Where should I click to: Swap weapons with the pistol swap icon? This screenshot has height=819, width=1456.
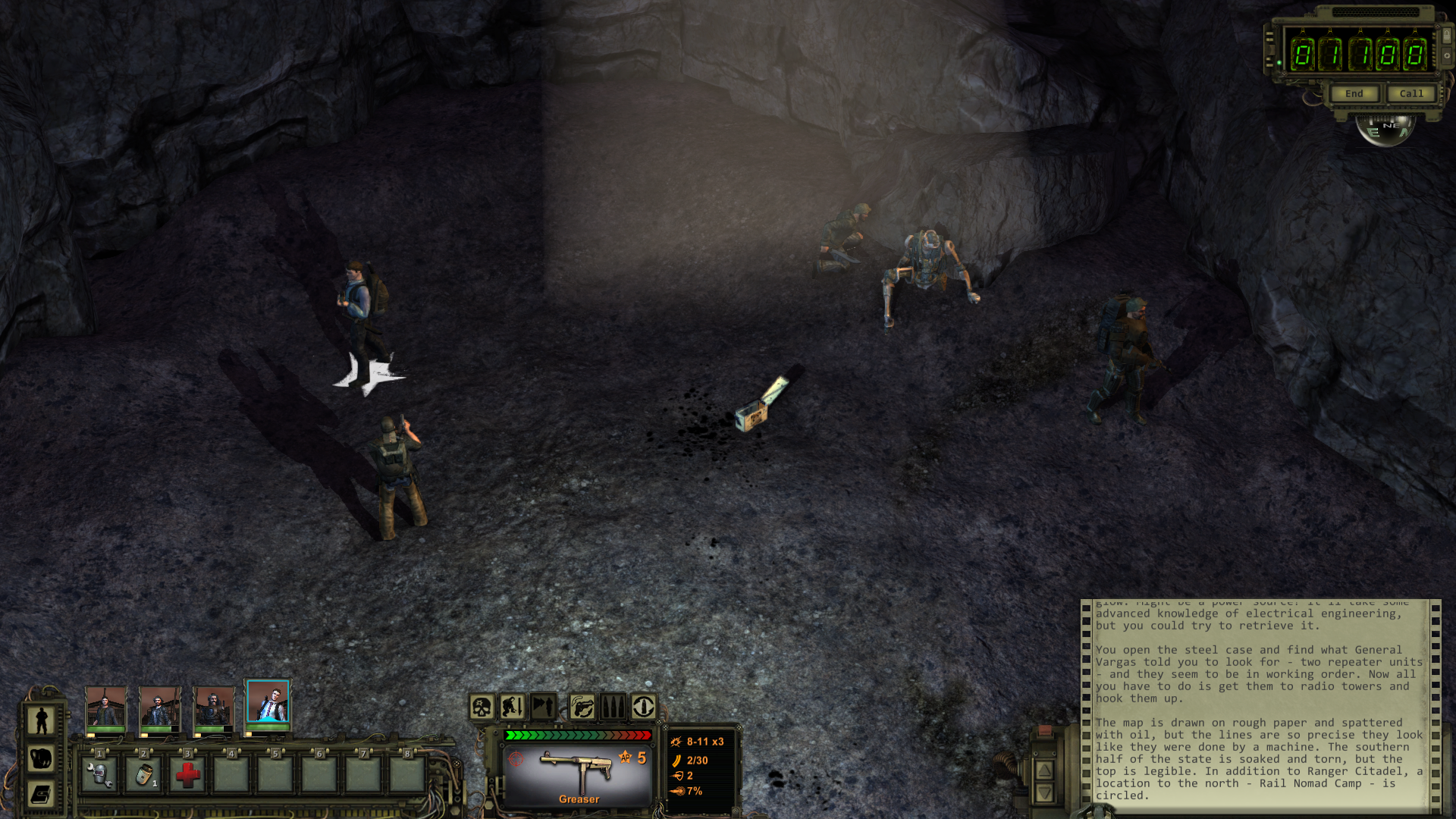click(582, 708)
